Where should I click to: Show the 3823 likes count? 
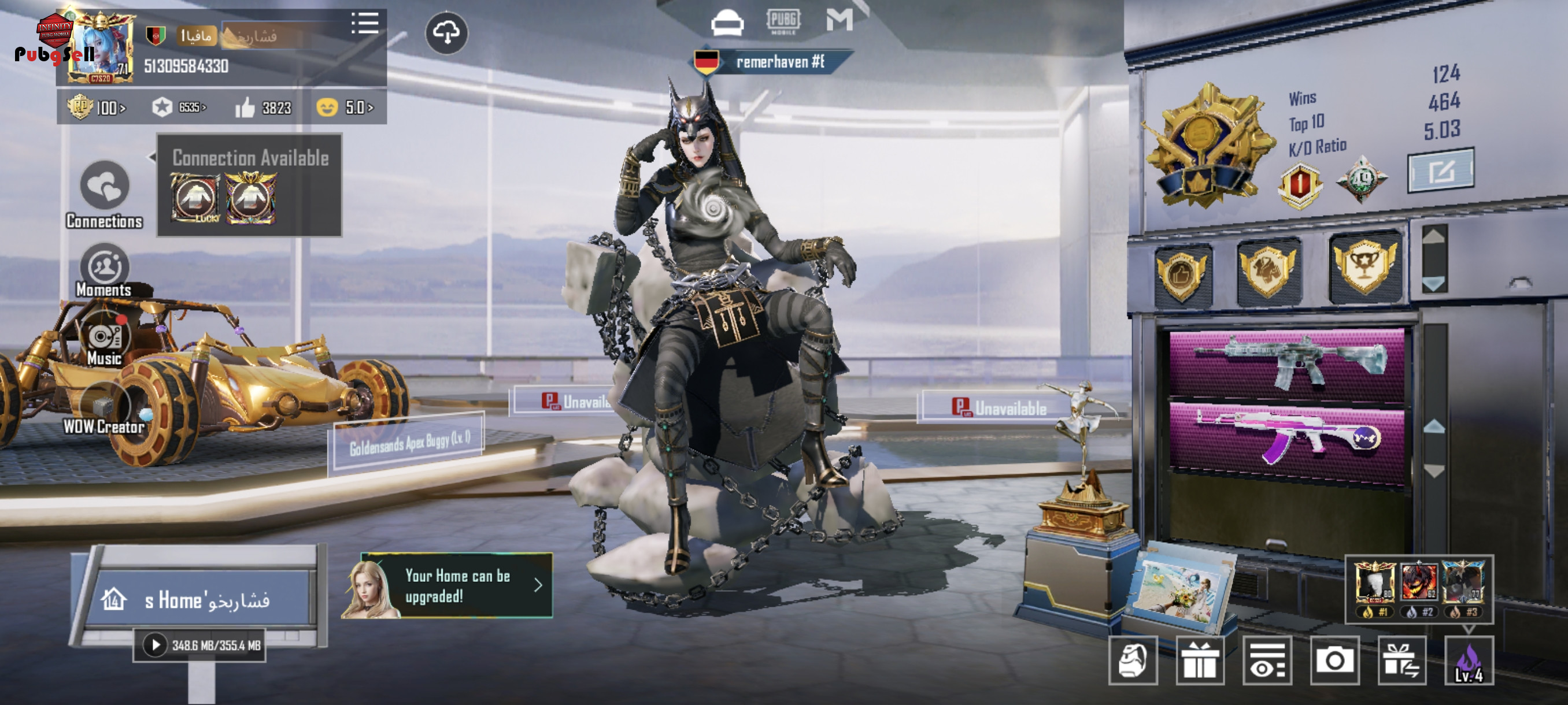pos(264,107)
